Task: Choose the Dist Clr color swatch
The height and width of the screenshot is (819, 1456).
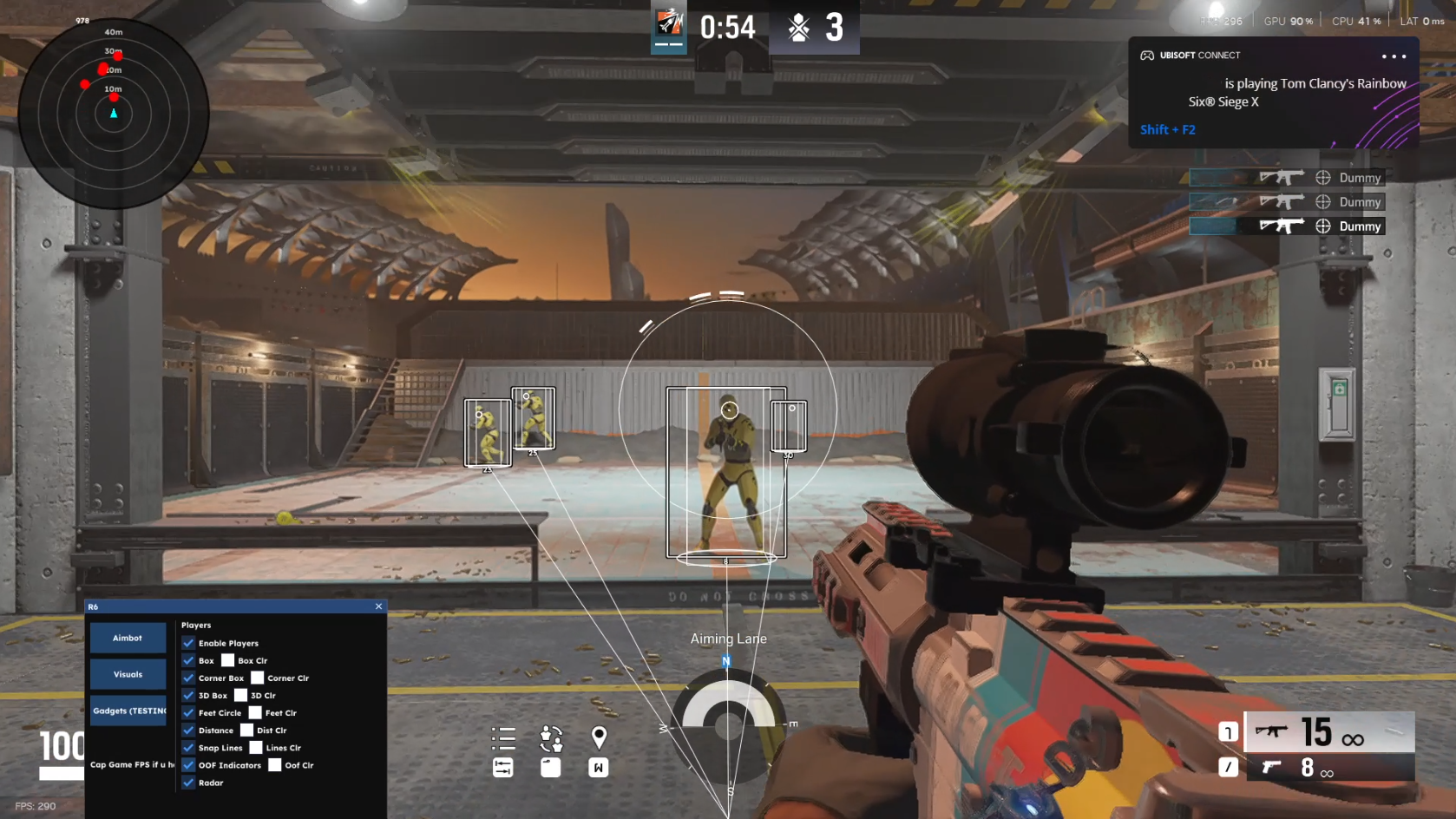Action: click(x=246, y=730)
